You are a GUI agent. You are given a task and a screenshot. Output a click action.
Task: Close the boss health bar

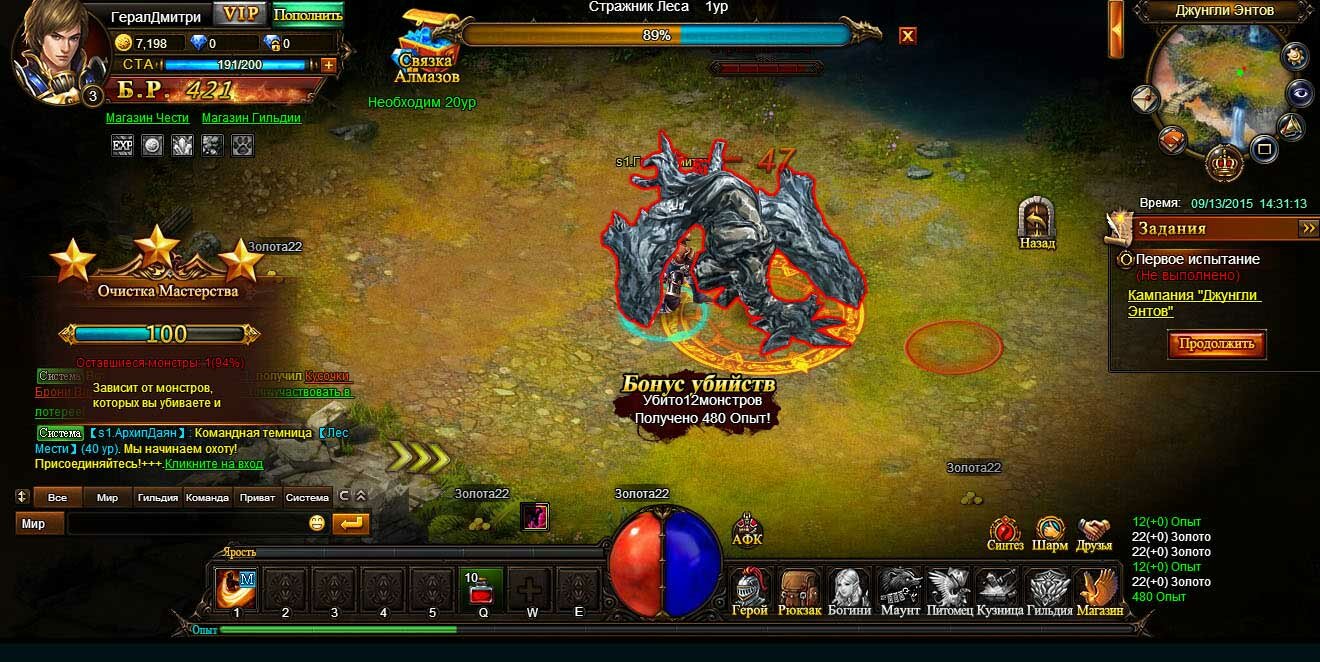click(x=907, y=36)
